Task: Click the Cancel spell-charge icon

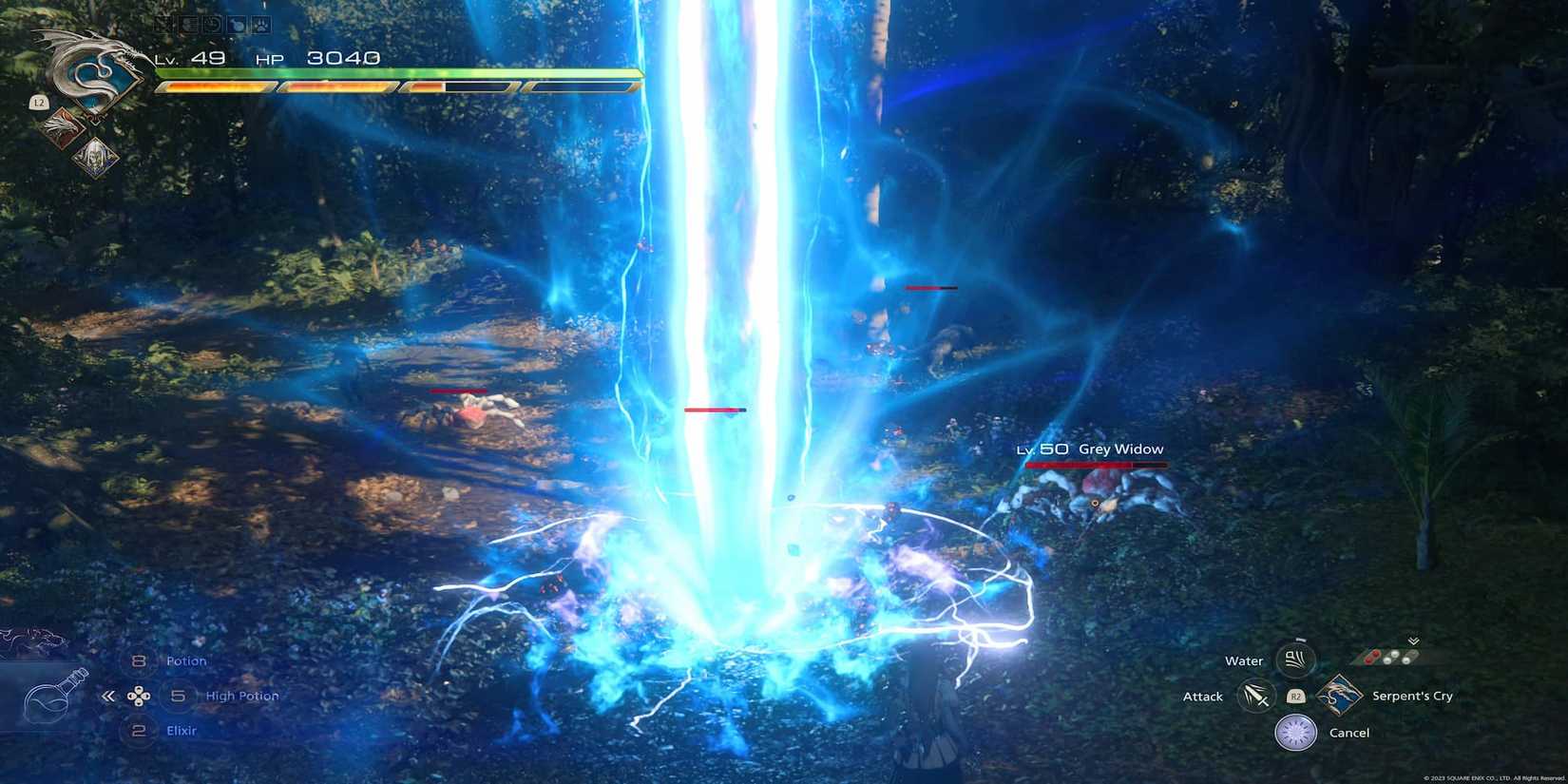Action: pos(1294,731)
